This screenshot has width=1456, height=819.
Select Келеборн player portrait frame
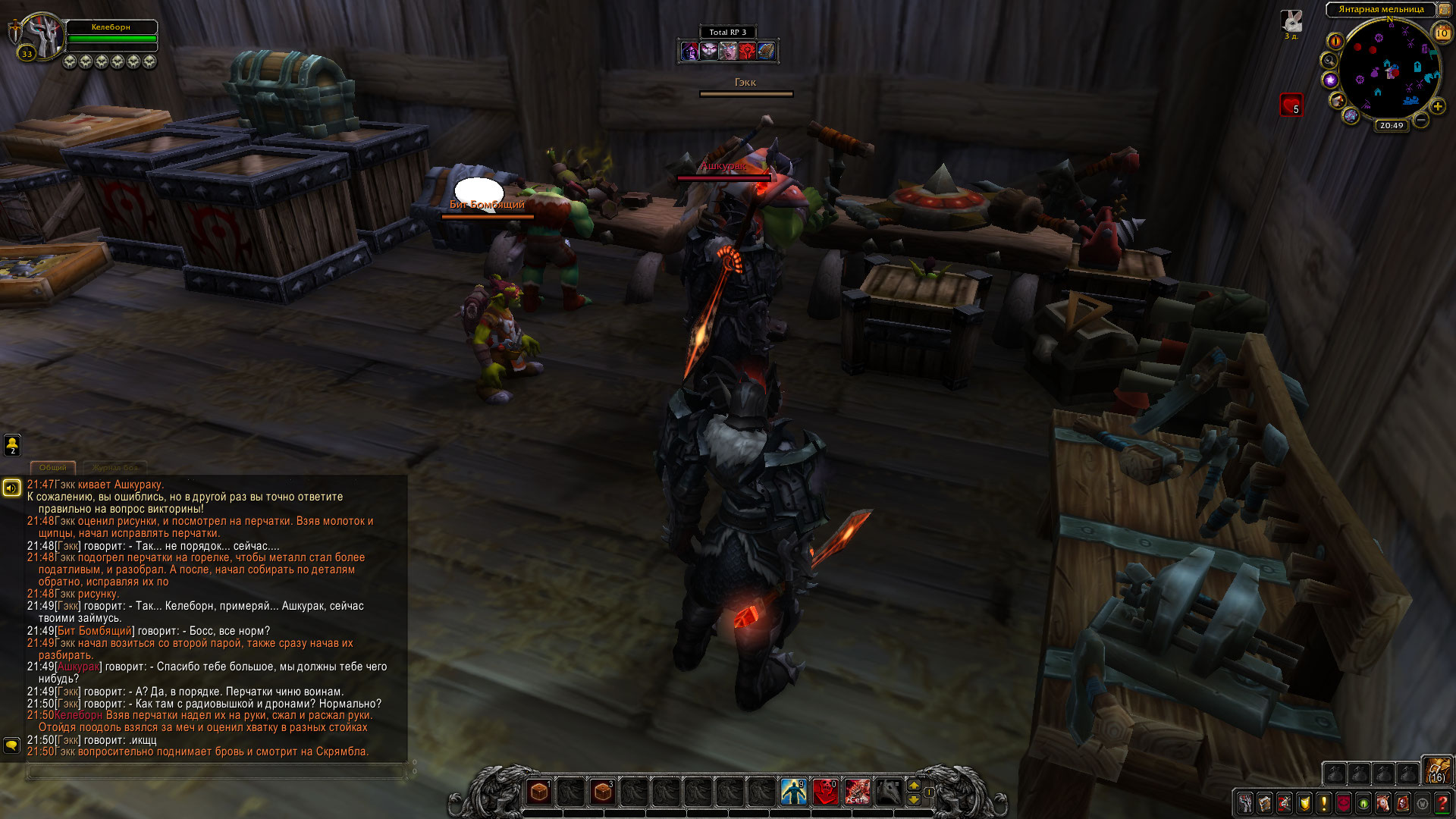tap(42, 34)
